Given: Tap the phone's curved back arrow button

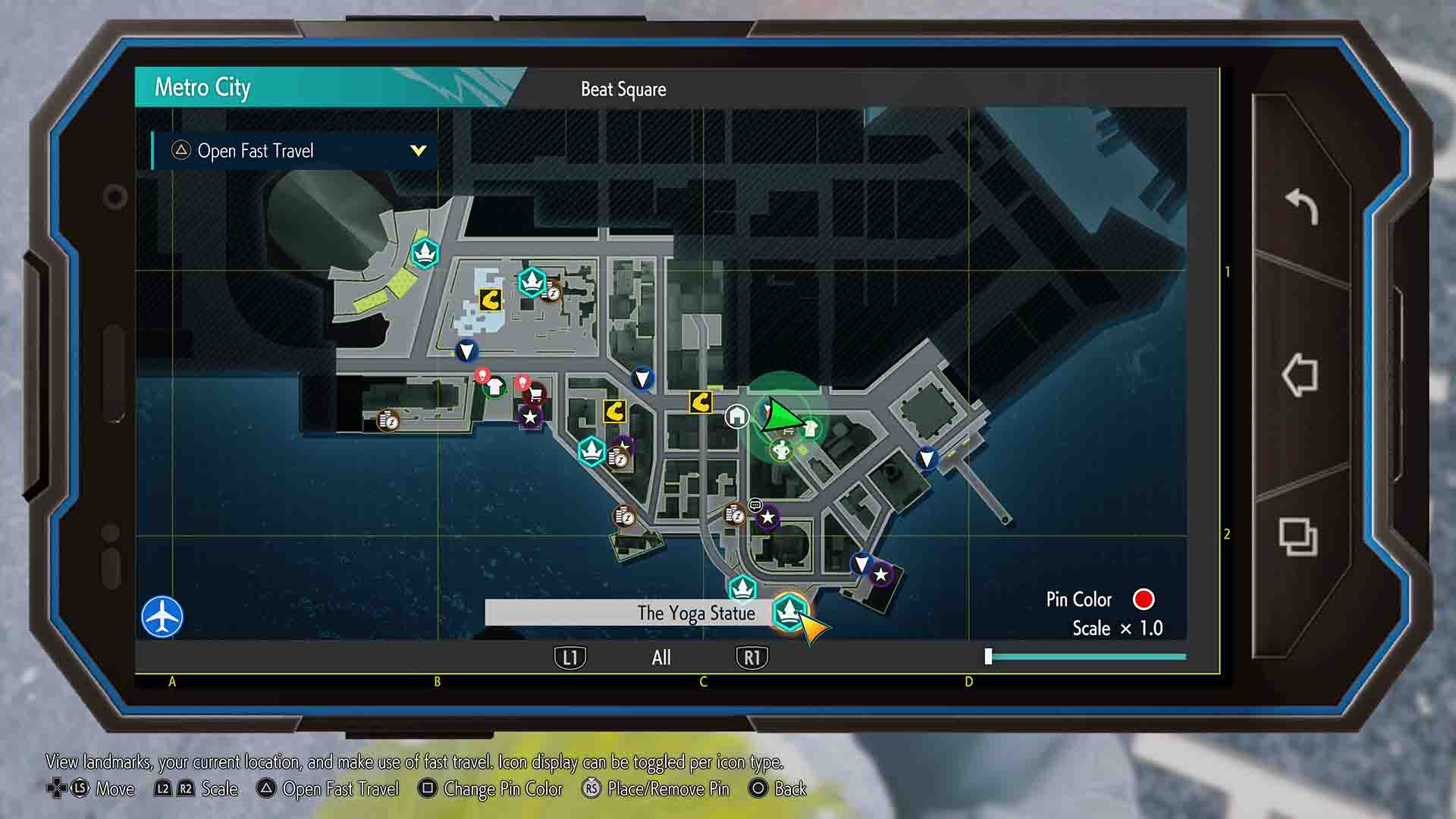Looking at the screenshot, I should point(1301,206).
